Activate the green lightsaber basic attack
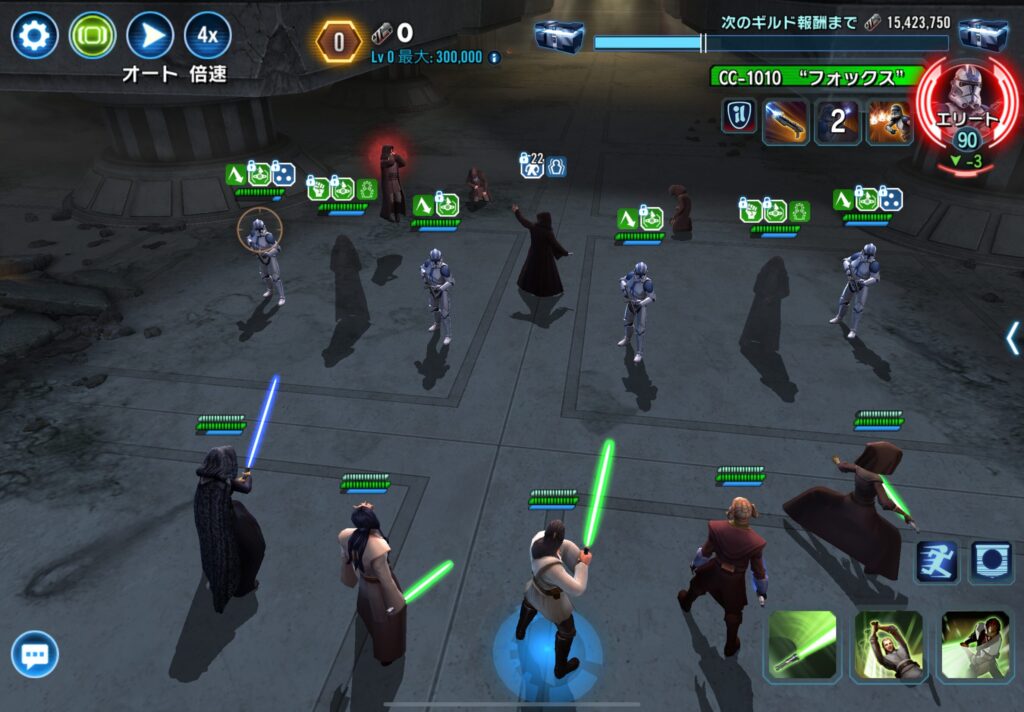The image size is (1024, 712). [x=802, y=646]
